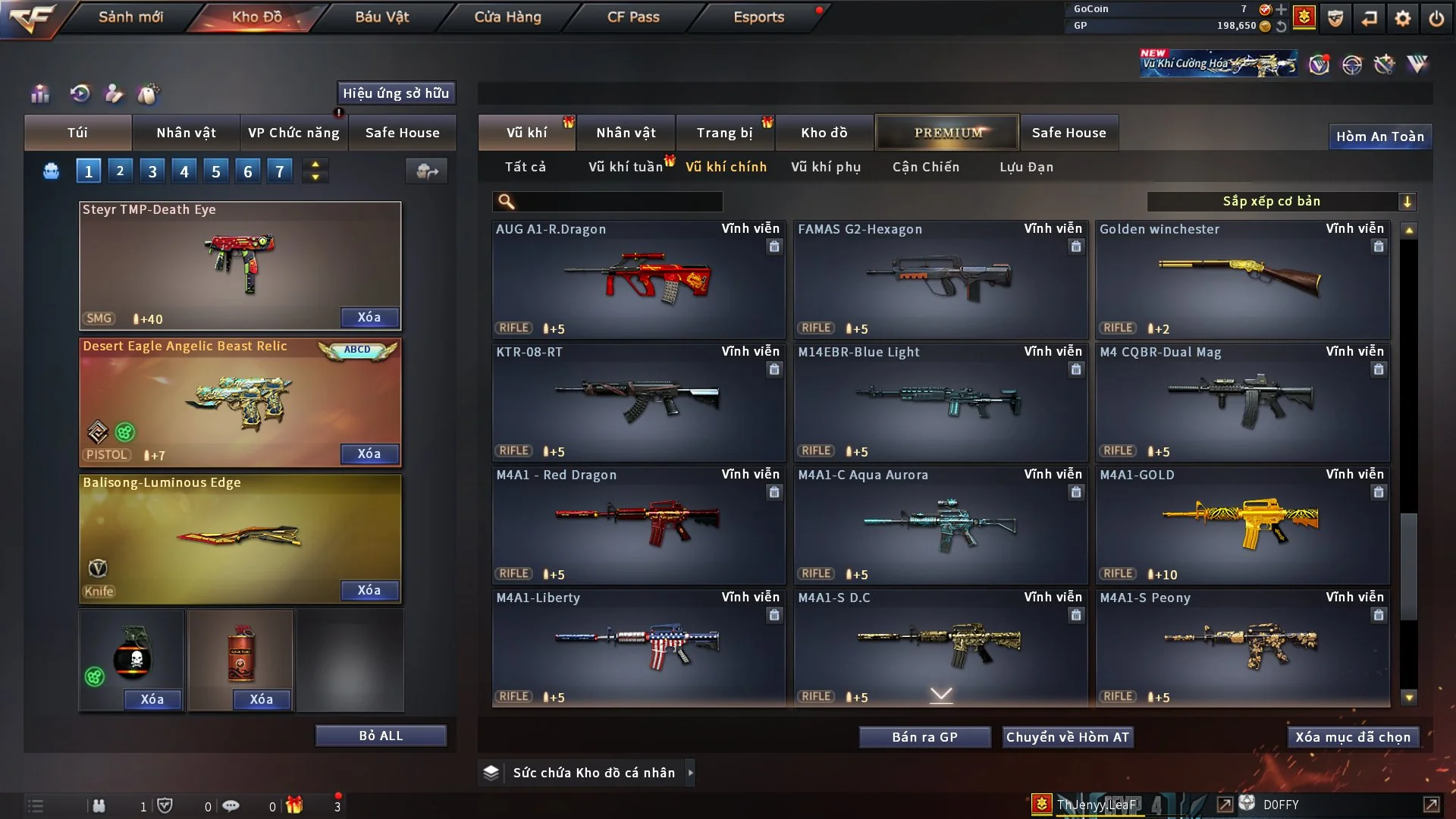Viewport: 1456px width, 819px height.
Task: Open the Cửa Hàng shop menu
Action: 507,17
